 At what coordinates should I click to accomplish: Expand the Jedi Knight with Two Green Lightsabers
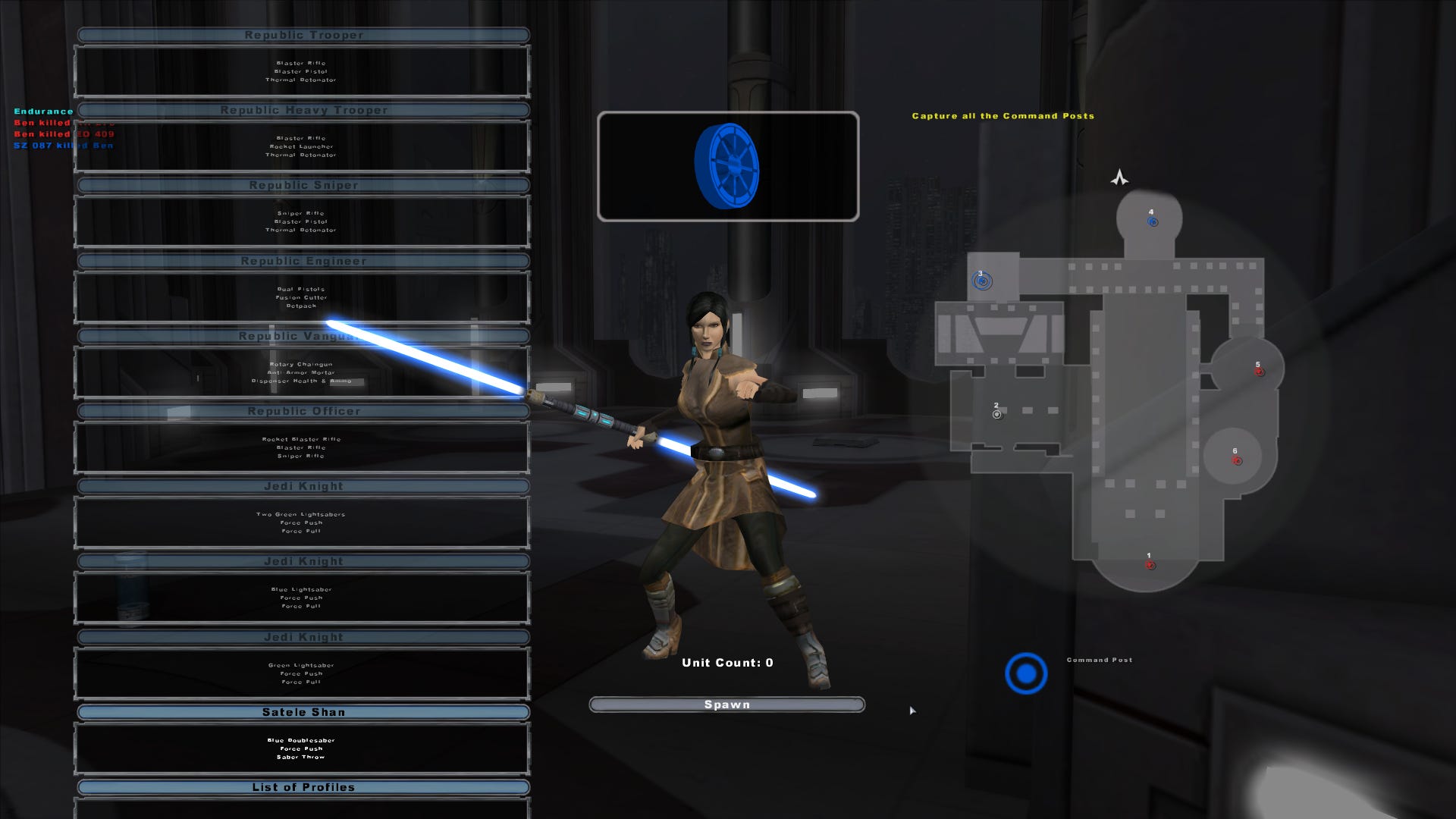coord(303,485)
